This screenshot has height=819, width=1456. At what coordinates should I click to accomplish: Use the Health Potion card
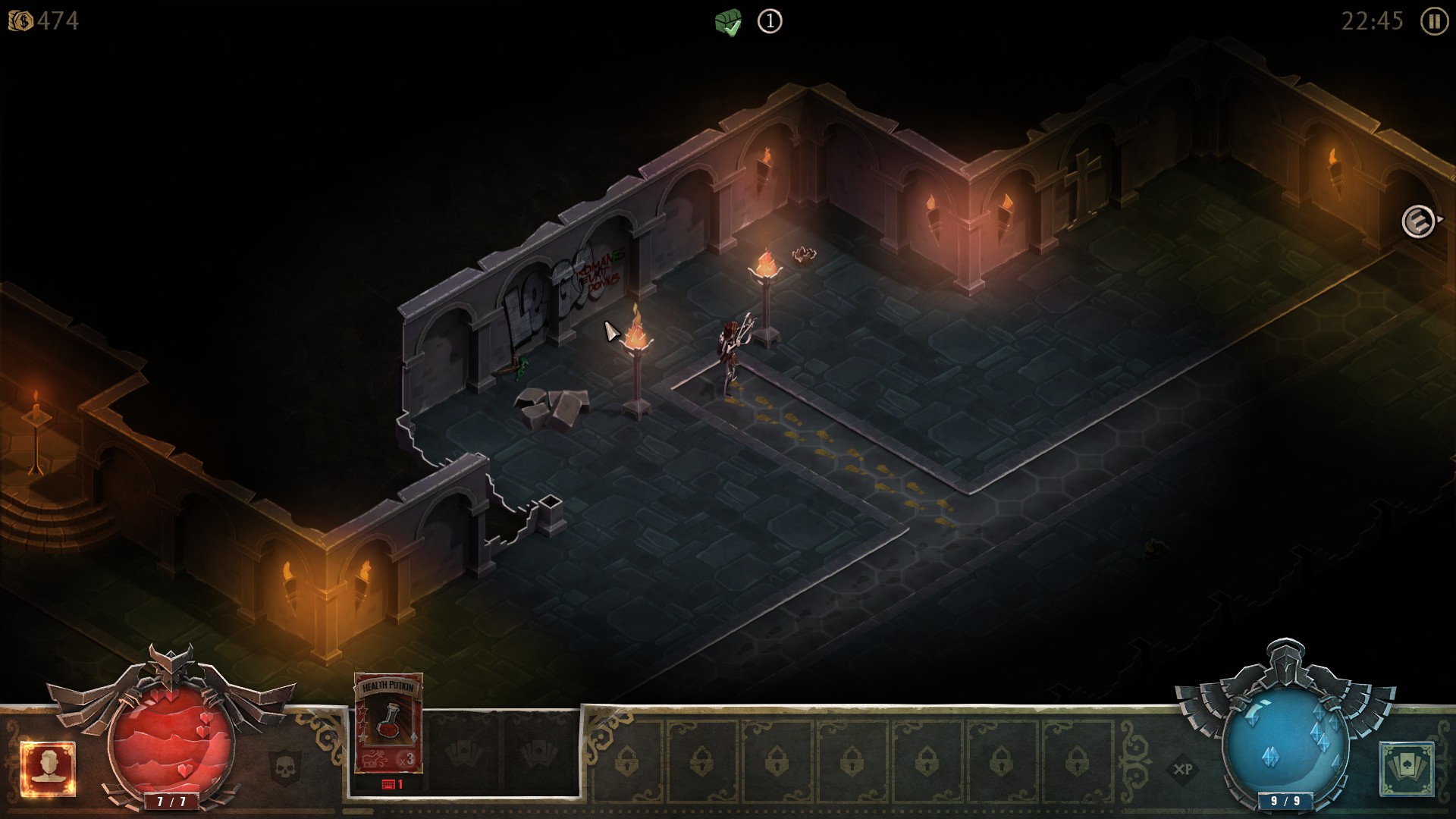tap(388, 723)
